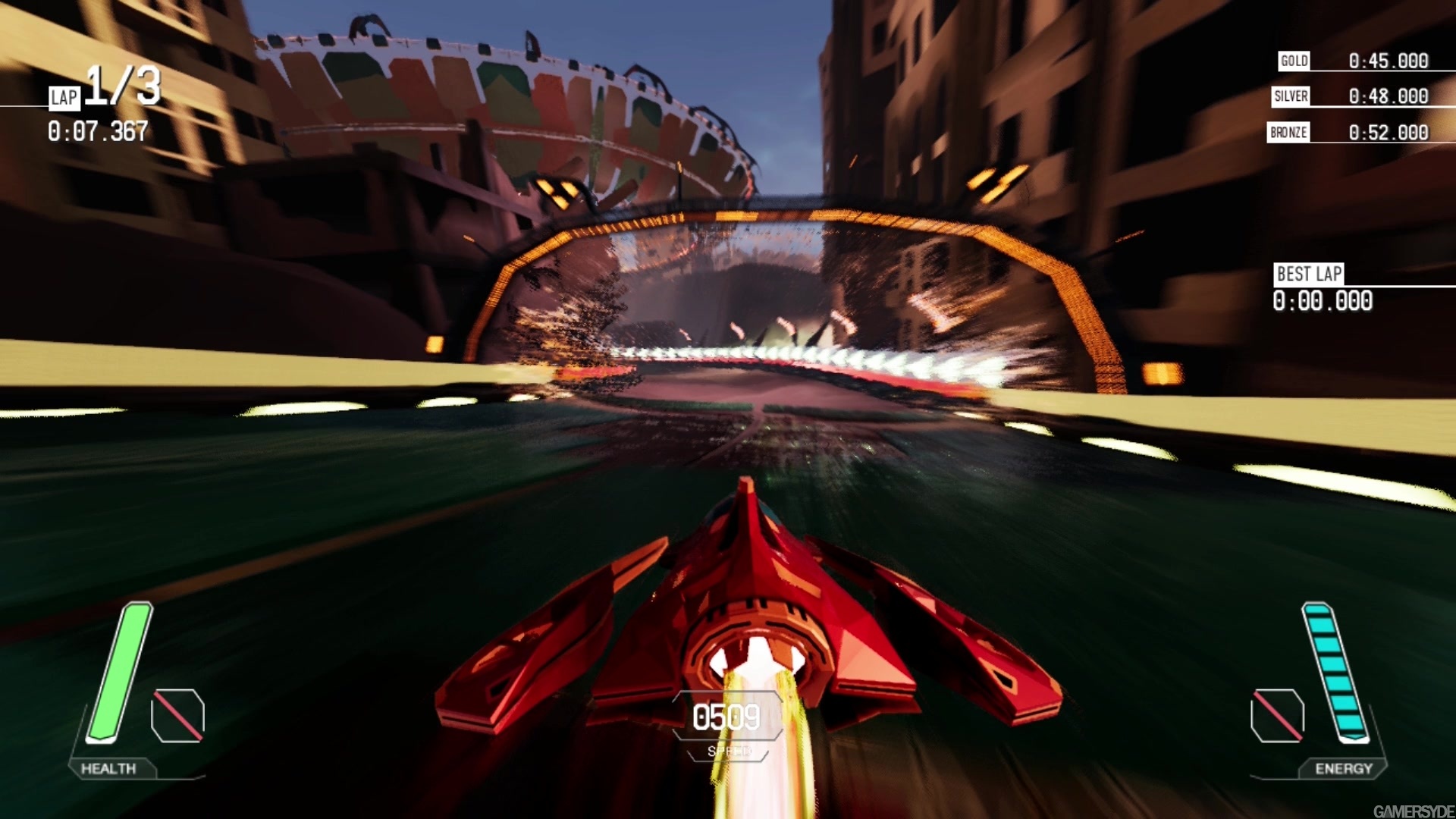
Task: Click the GOLD medal label
Action: (x=1293, y=60)
